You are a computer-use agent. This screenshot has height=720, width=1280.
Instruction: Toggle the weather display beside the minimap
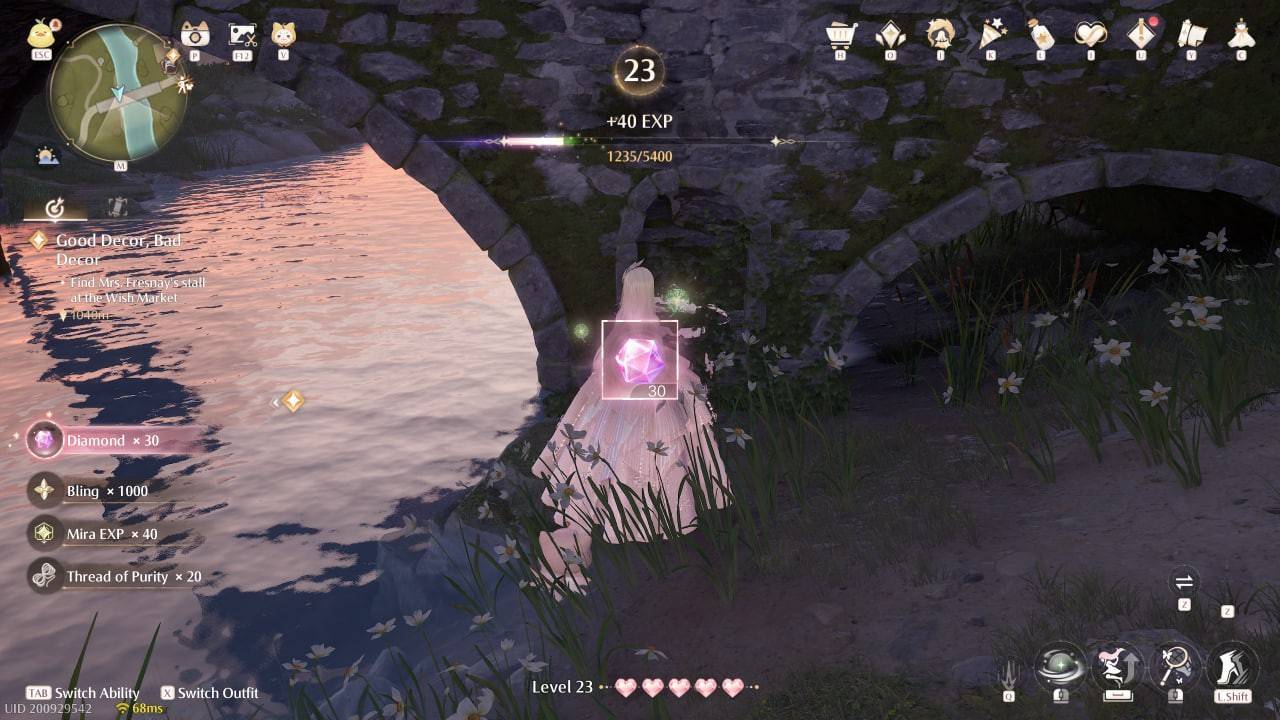tap(46, 156)
